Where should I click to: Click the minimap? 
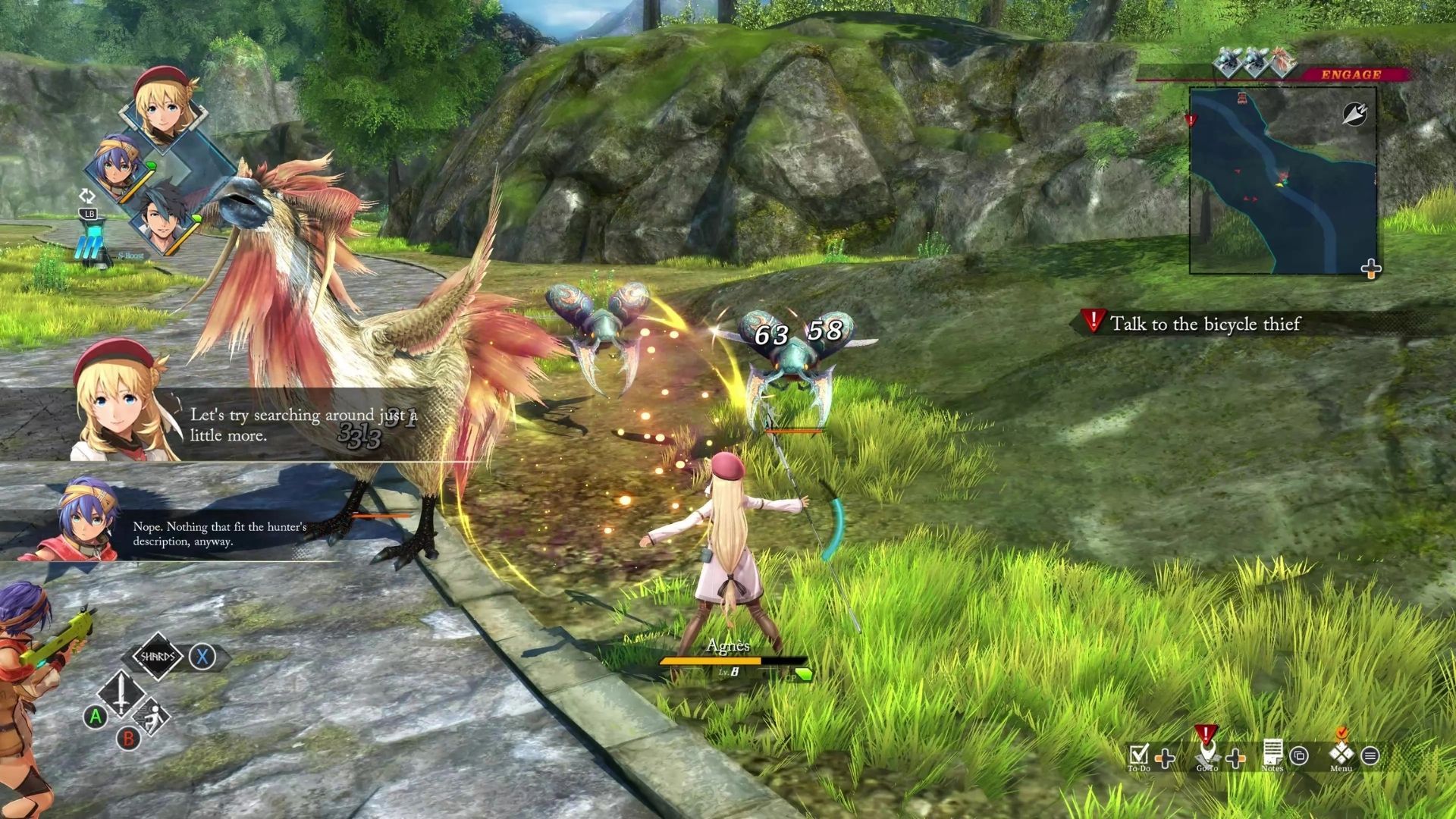(1282, 180)
